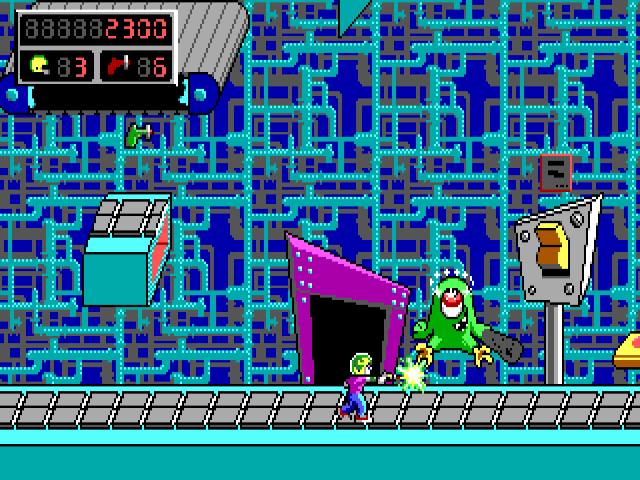
Task: Click the Keen helmet lives icon
Action: (39, 66)
